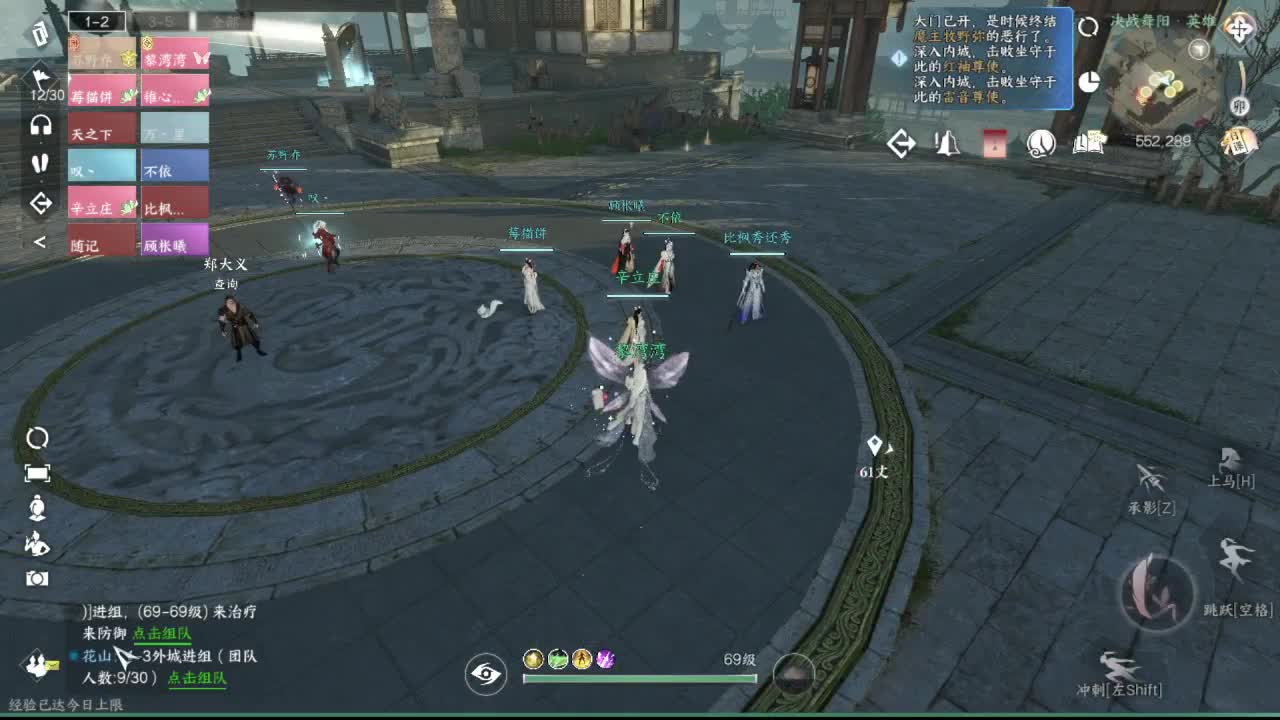The height and width of the screenshot is (720, 1280).
Task: Click the green buff icon above the HP bar
Action: [557, 661]
